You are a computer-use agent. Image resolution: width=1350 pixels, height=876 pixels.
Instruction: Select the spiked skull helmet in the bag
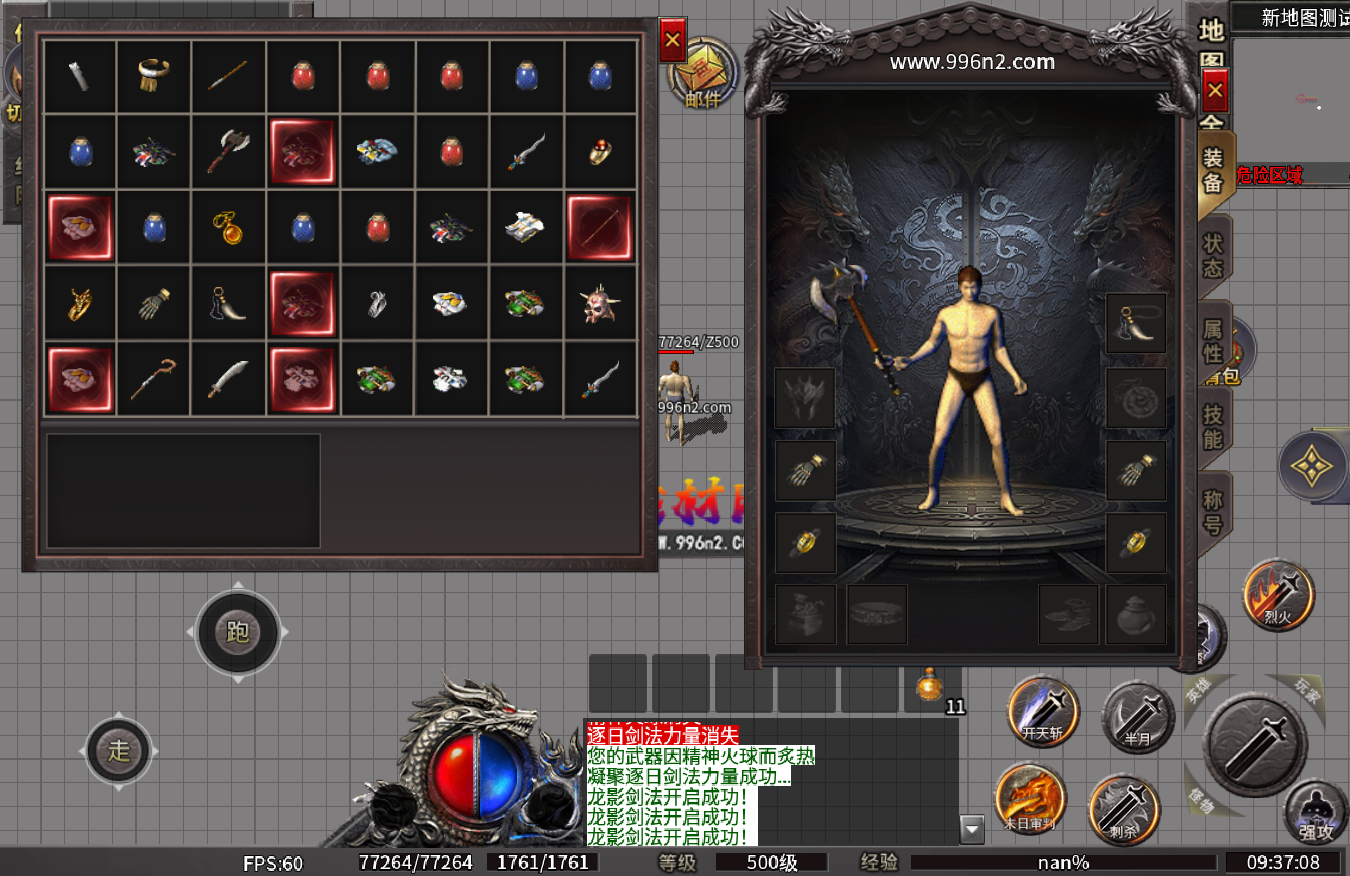tap(600, 303)
